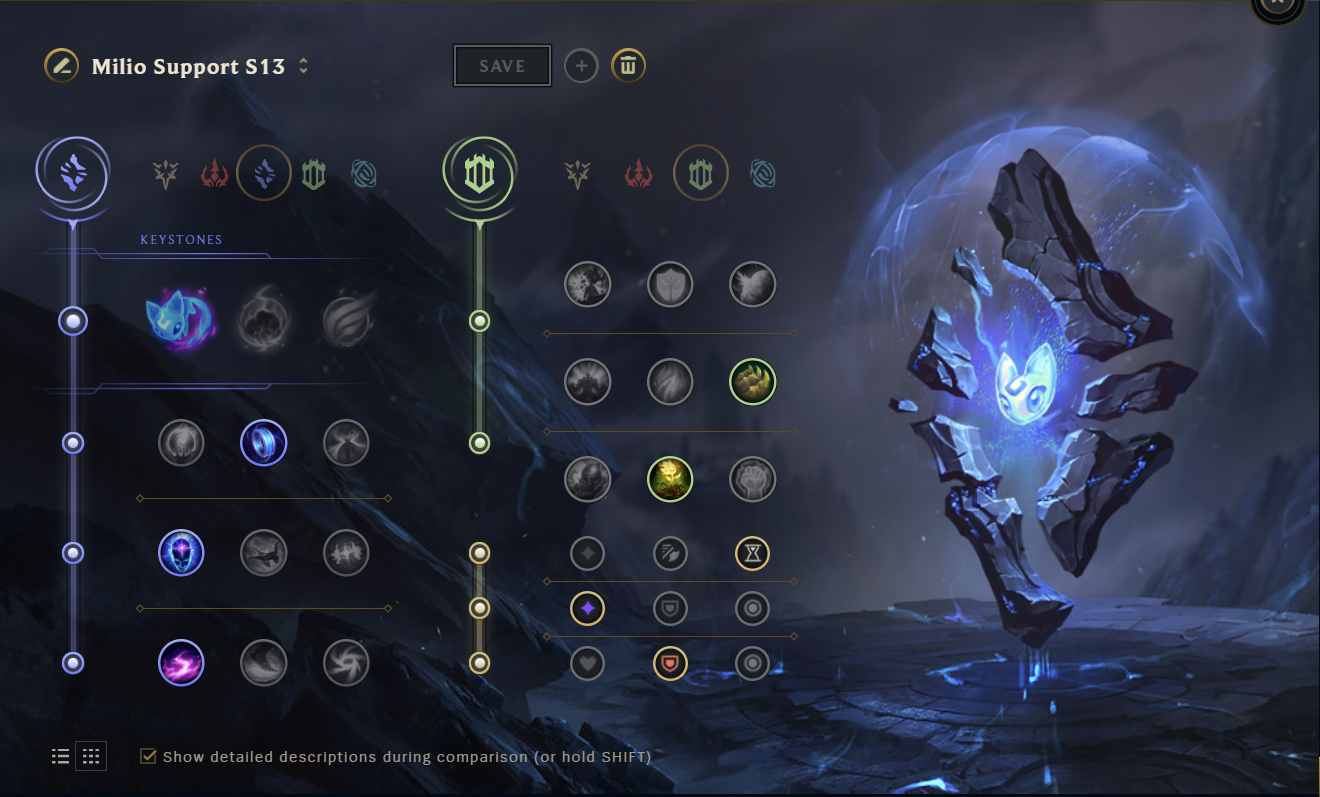Select the Transcendence rune

pyautogui.click(x=181, y=553)
